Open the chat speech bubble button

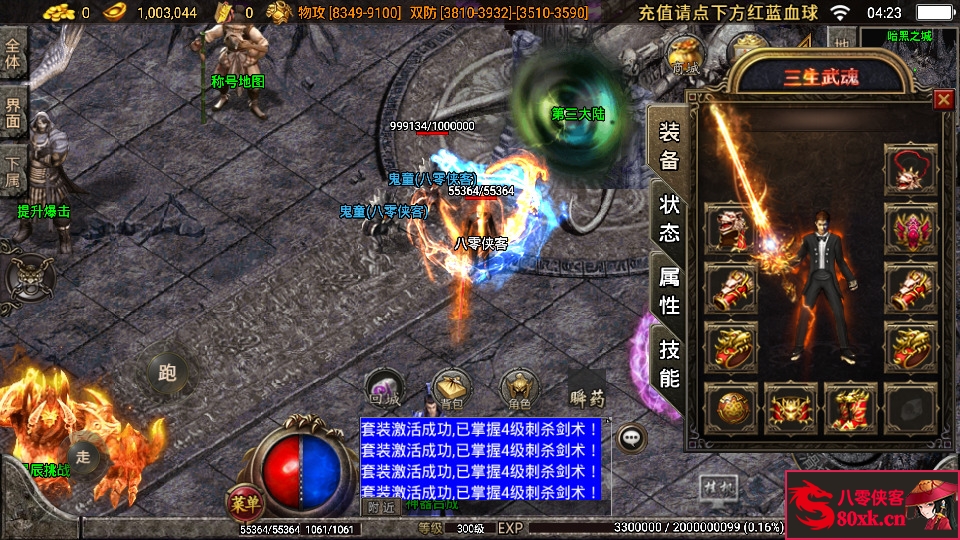(x=631, y=437)
